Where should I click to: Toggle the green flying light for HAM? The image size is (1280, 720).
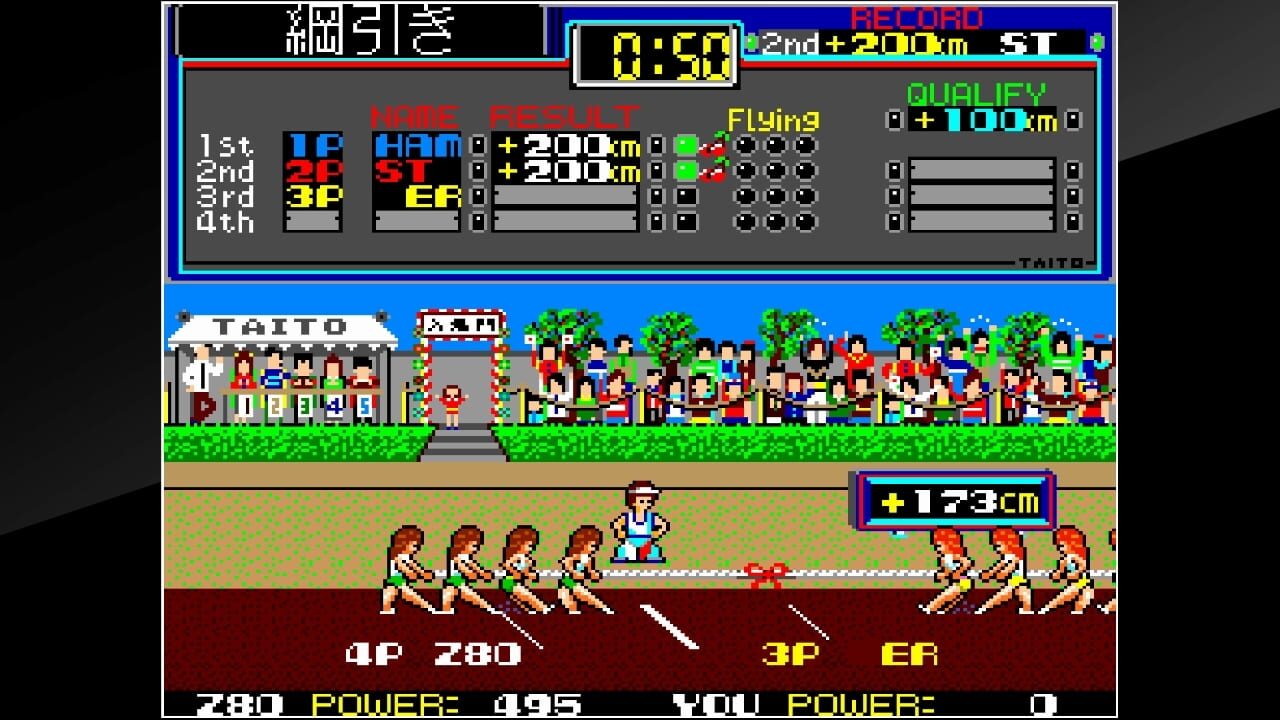coord(686,146)
